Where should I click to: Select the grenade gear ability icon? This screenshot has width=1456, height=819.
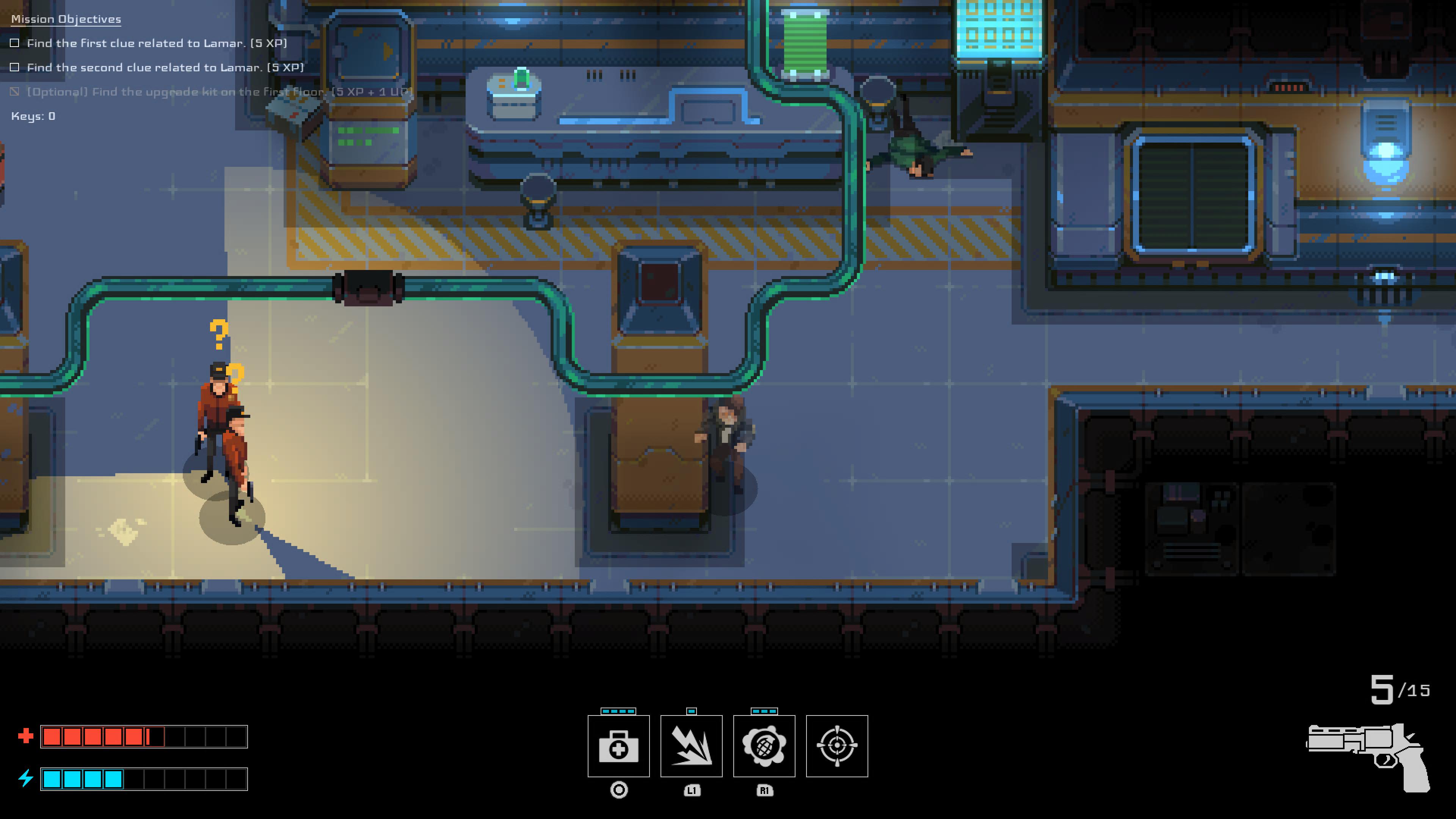click(764, 746)
